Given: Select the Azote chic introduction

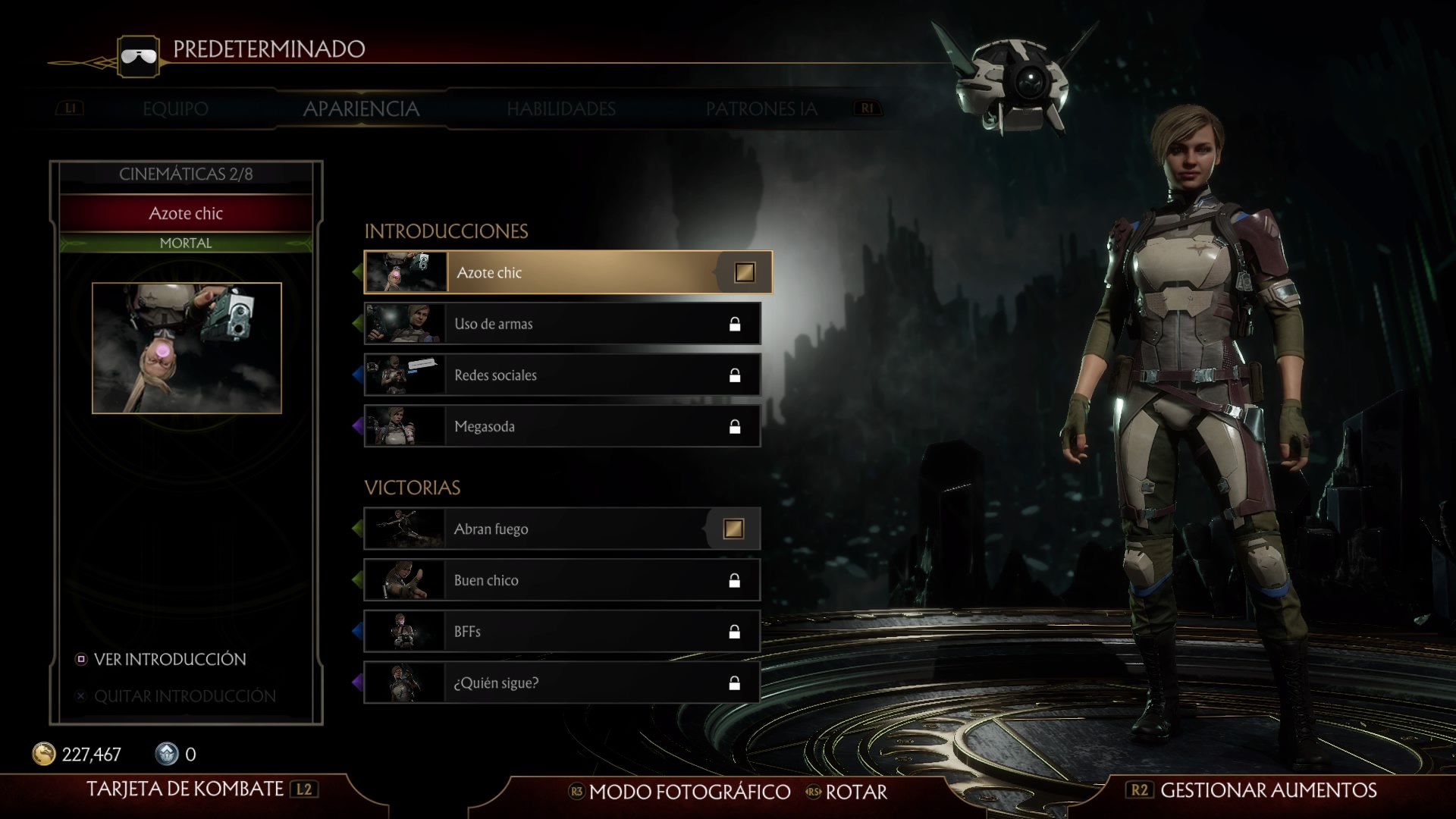Looking at the screenshot, I should tap(567, 272).
